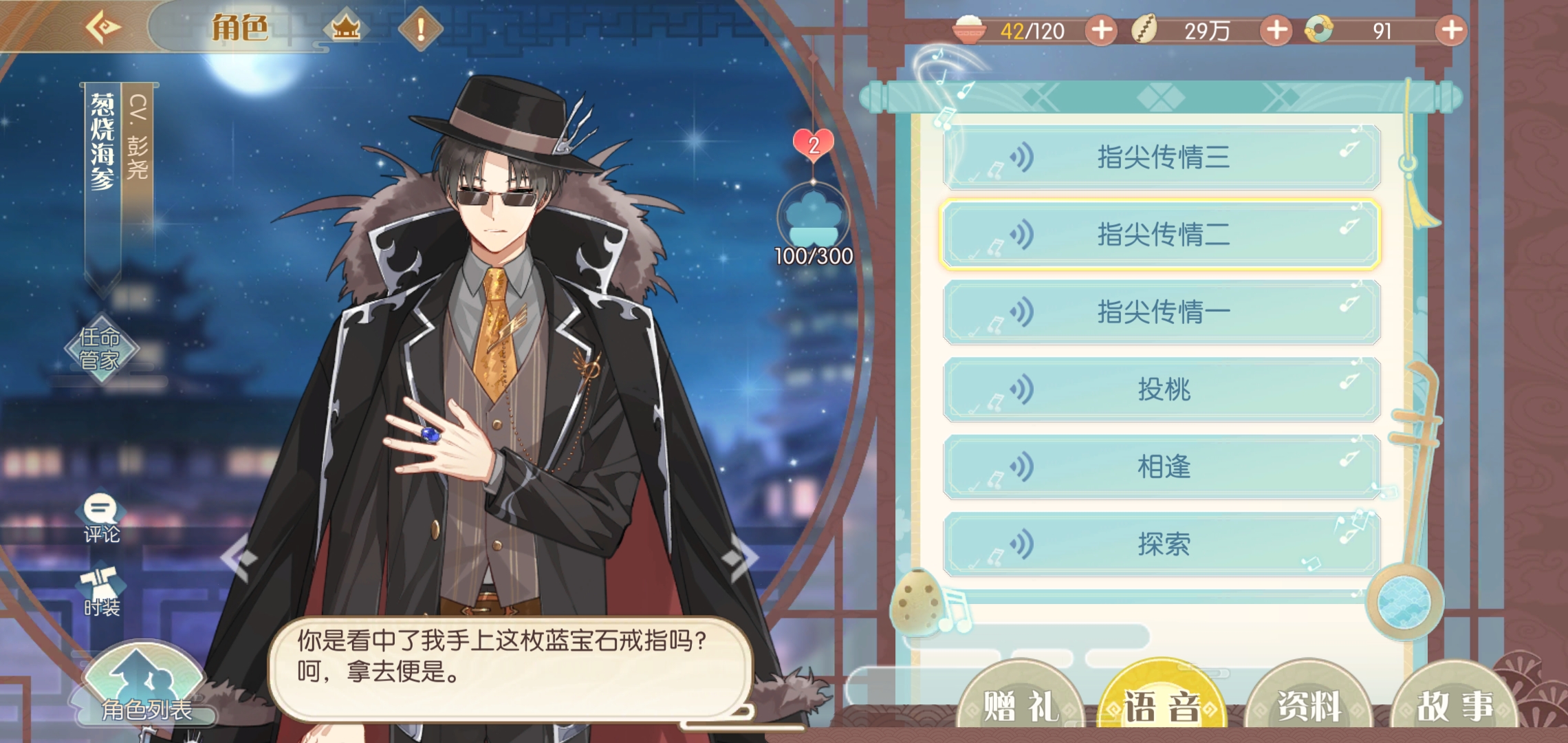The image size is (1568, 743).
Task: Appoint as butler via 任命管家
Action: (100, 349)
